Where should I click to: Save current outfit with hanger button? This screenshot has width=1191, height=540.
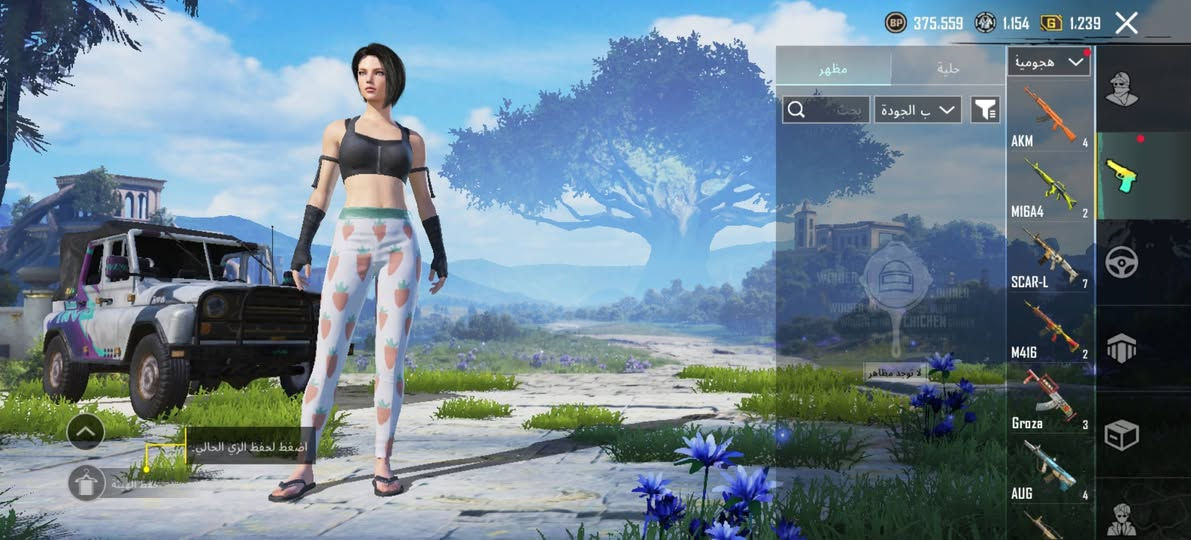click(87, 483)
